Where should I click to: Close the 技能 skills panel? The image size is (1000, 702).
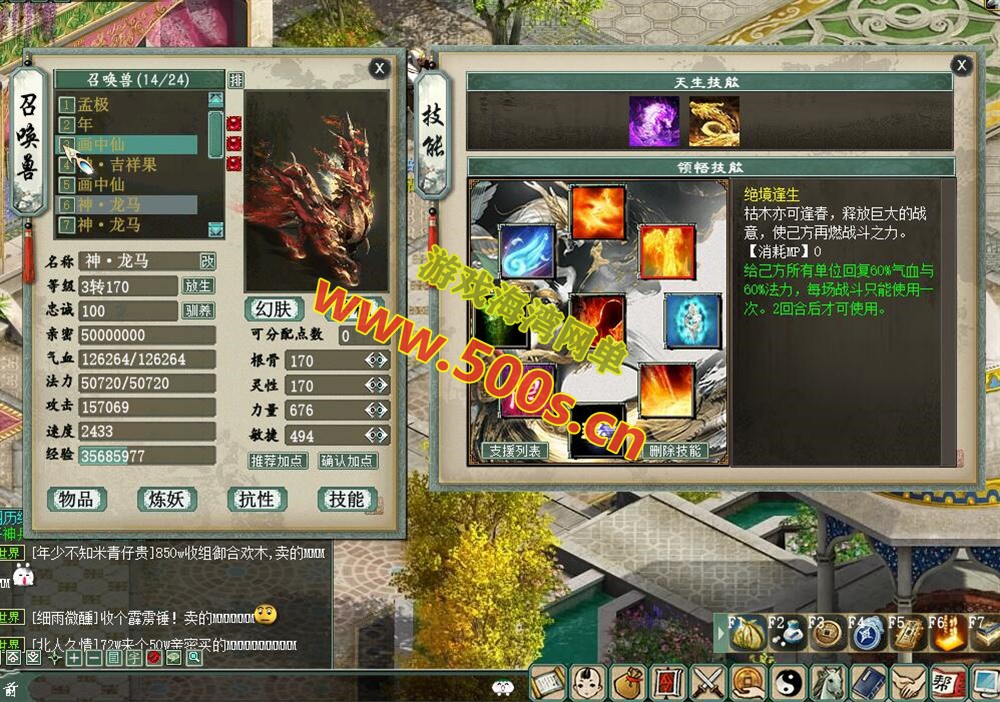pos(961,65)
